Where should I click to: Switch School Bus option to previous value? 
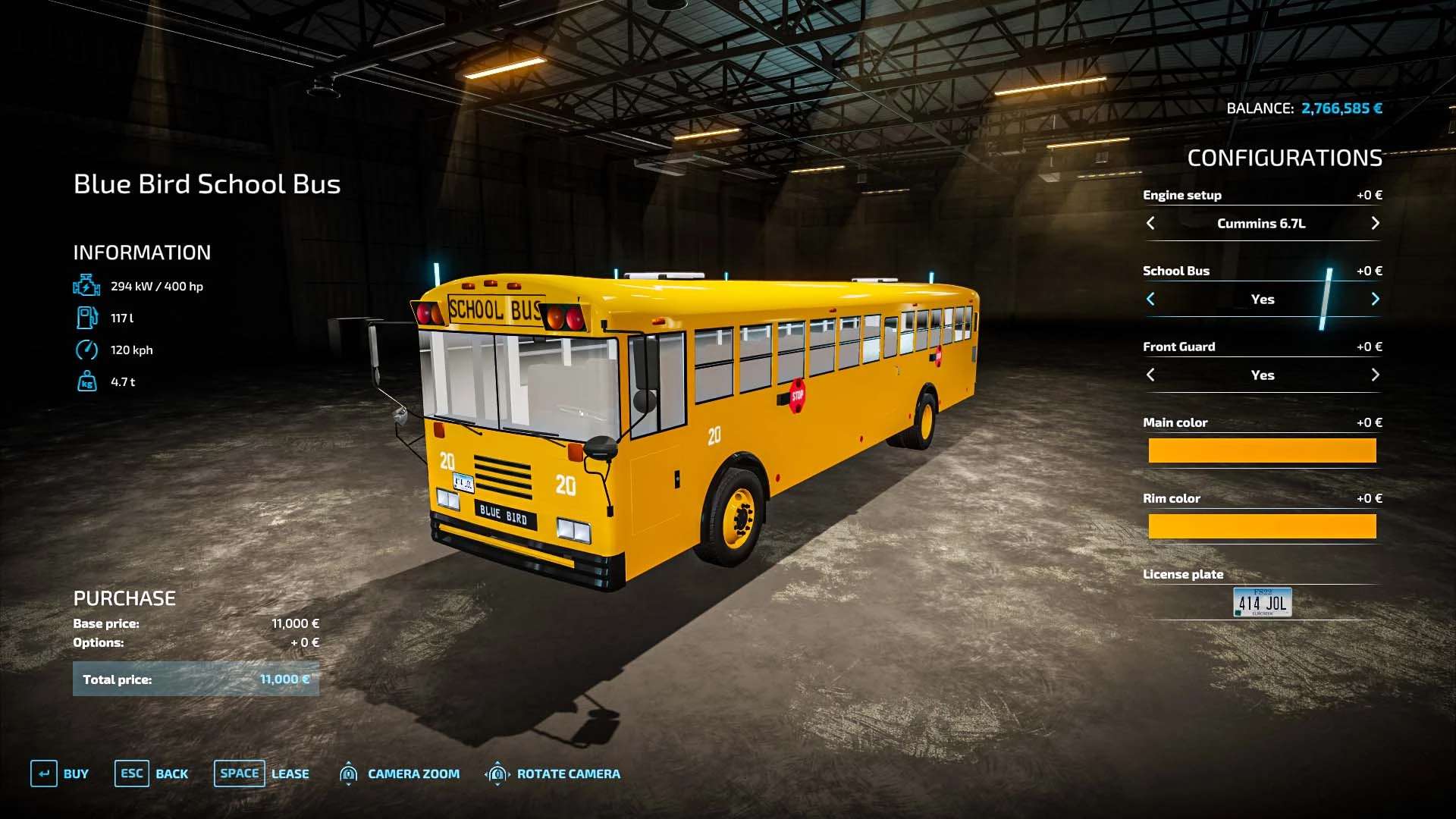[x=1150, y=299]
